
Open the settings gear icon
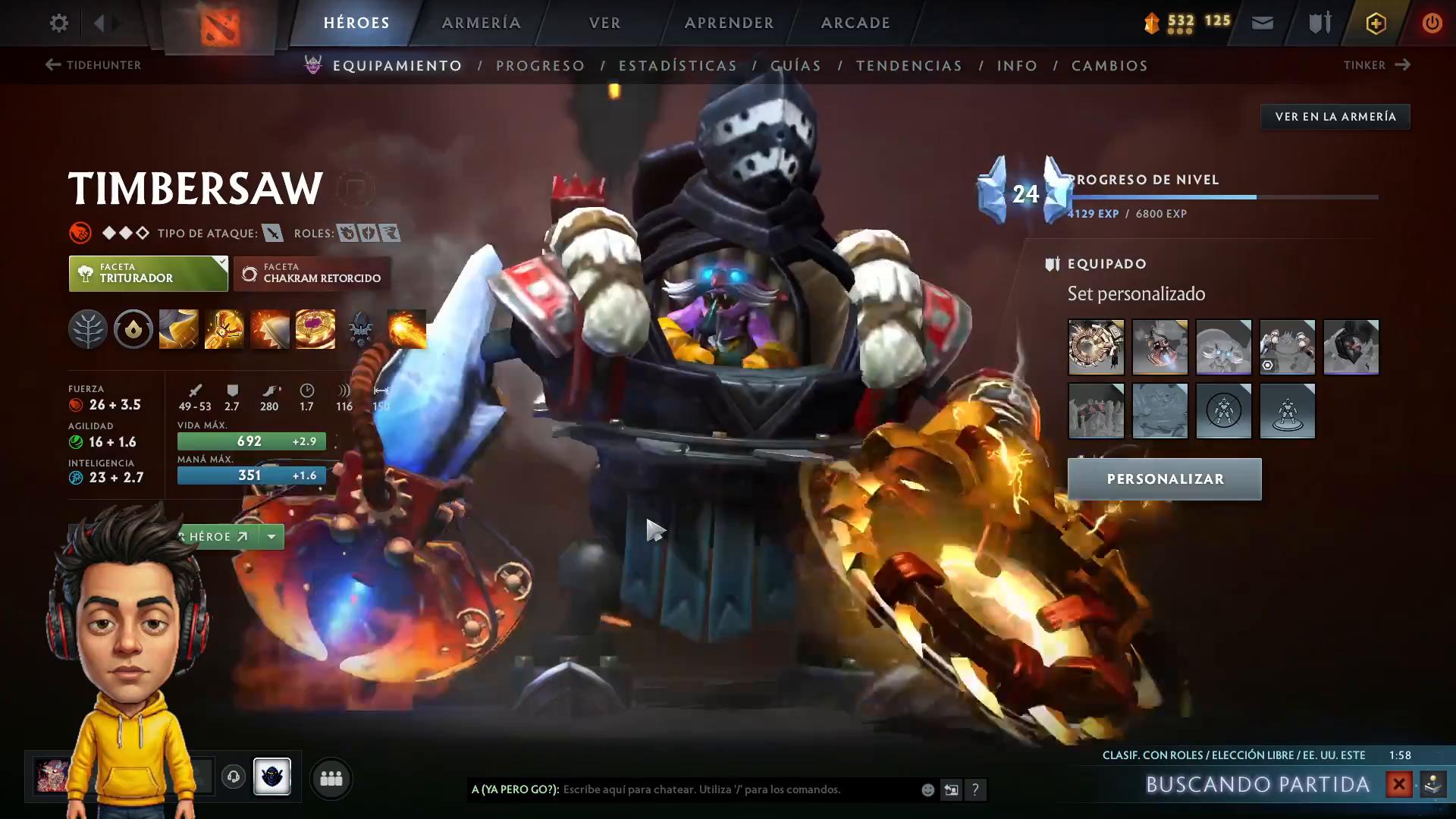[58, 23]
